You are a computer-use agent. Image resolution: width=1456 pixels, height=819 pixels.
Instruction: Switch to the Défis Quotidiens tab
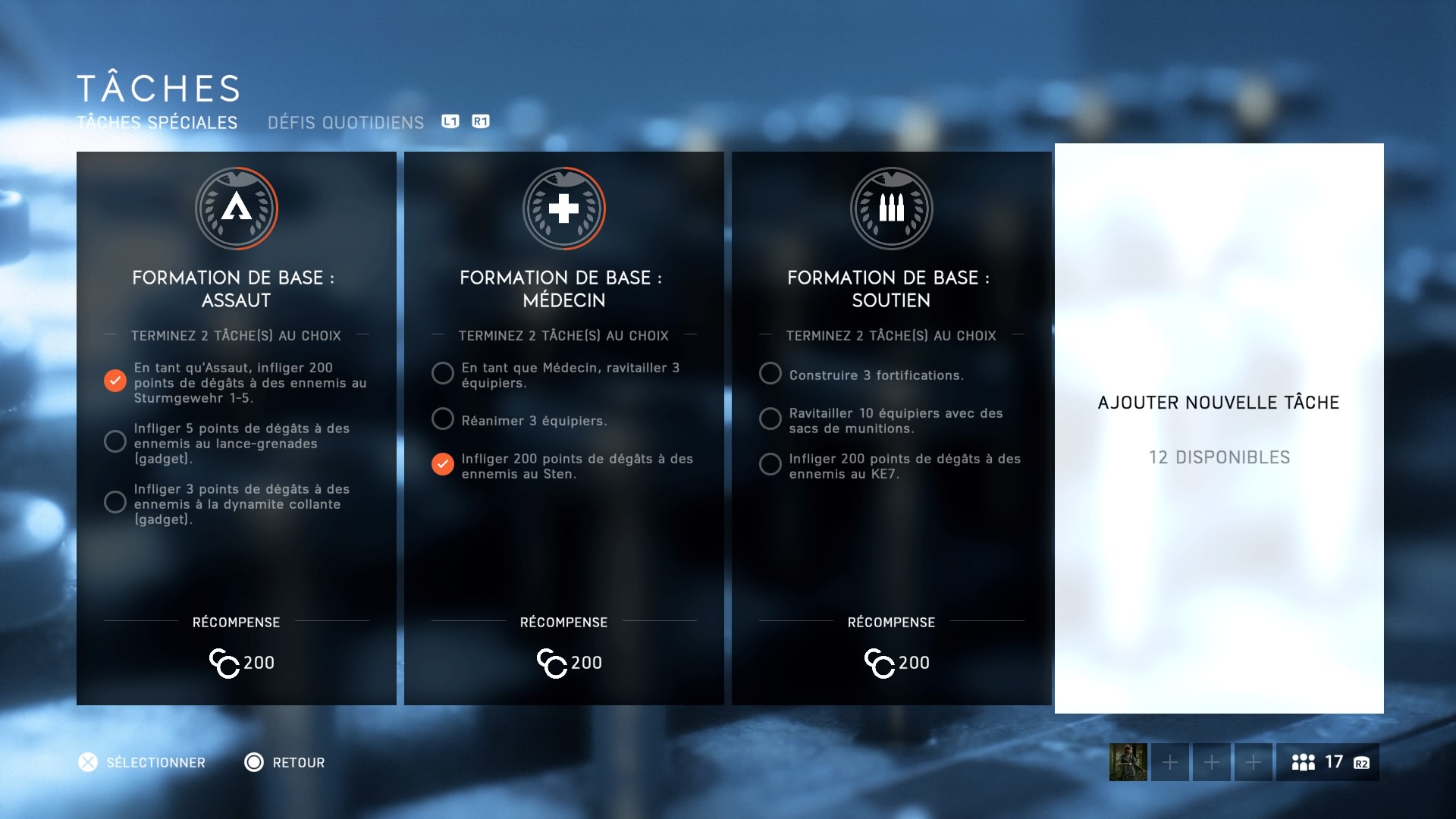pyautogui.click(x=345, y=123)
